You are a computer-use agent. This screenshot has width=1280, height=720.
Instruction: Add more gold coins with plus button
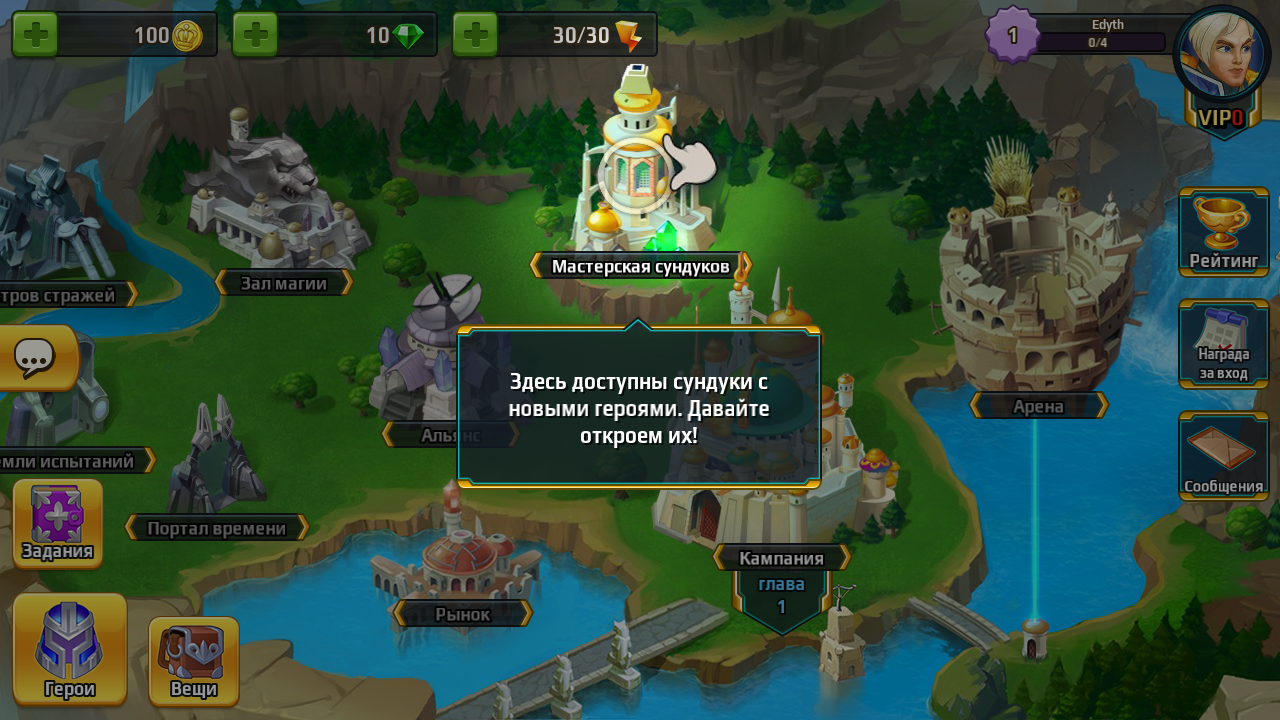[35, 35]
